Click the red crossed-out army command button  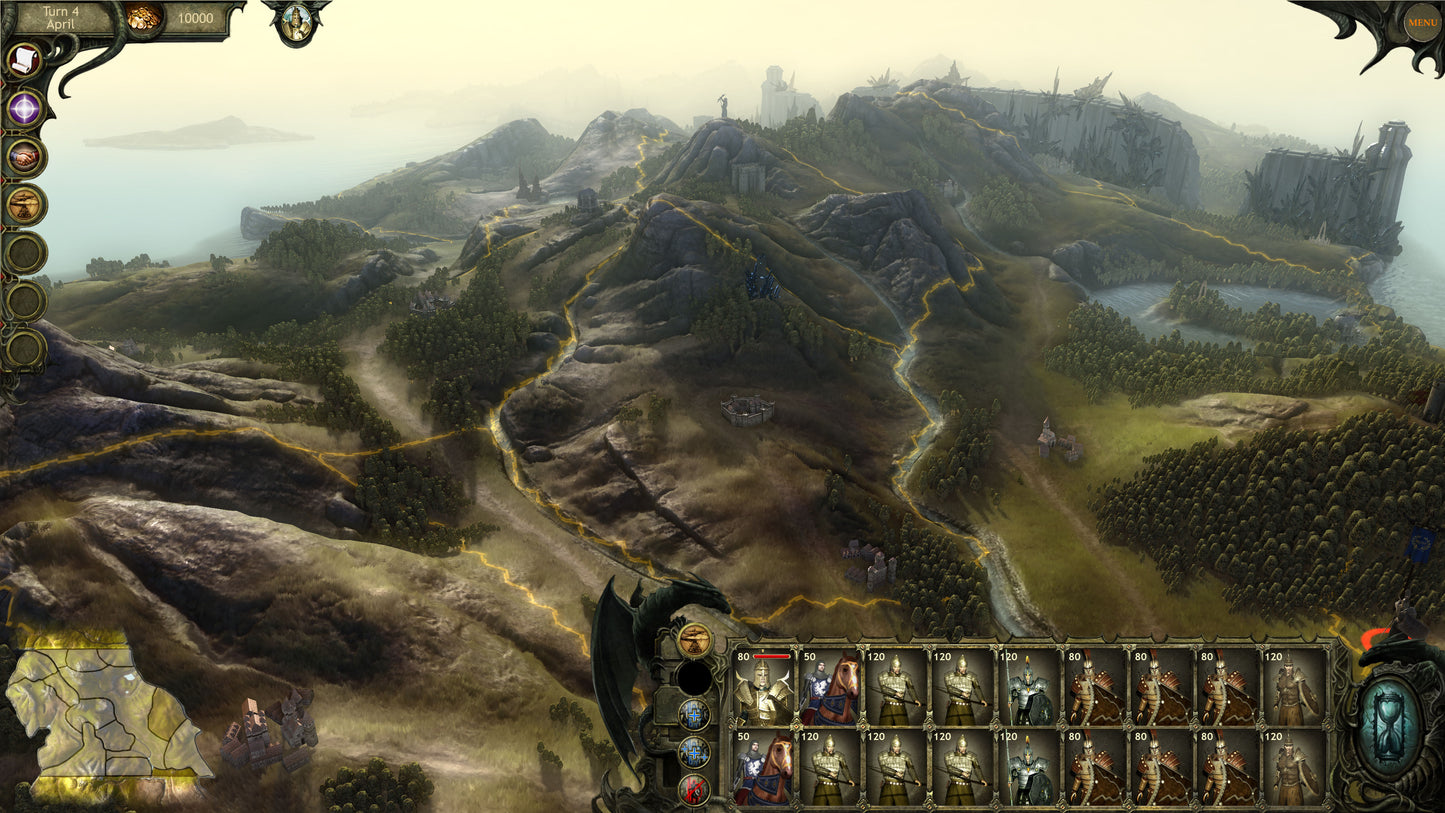point(694,789)
